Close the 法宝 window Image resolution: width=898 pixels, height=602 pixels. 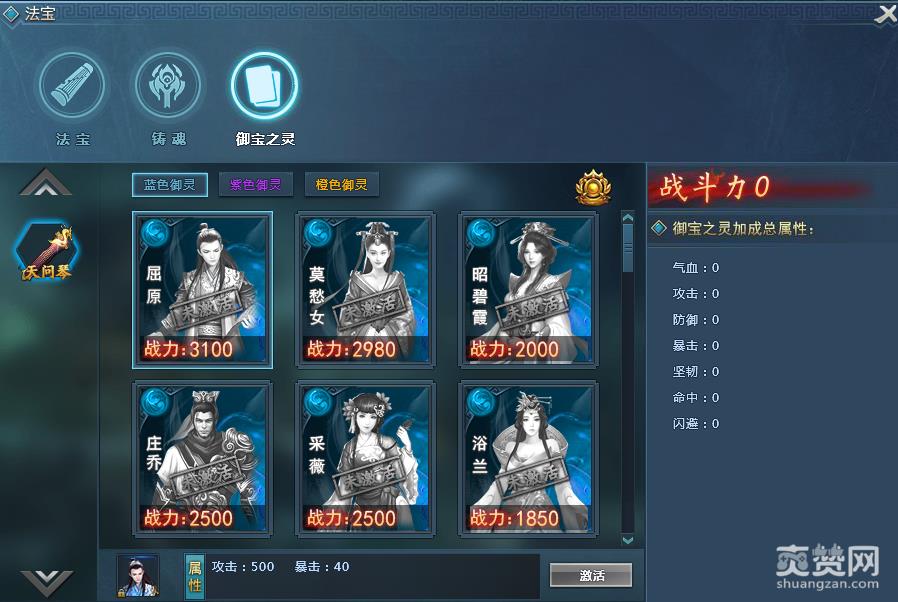pos(885,15)
